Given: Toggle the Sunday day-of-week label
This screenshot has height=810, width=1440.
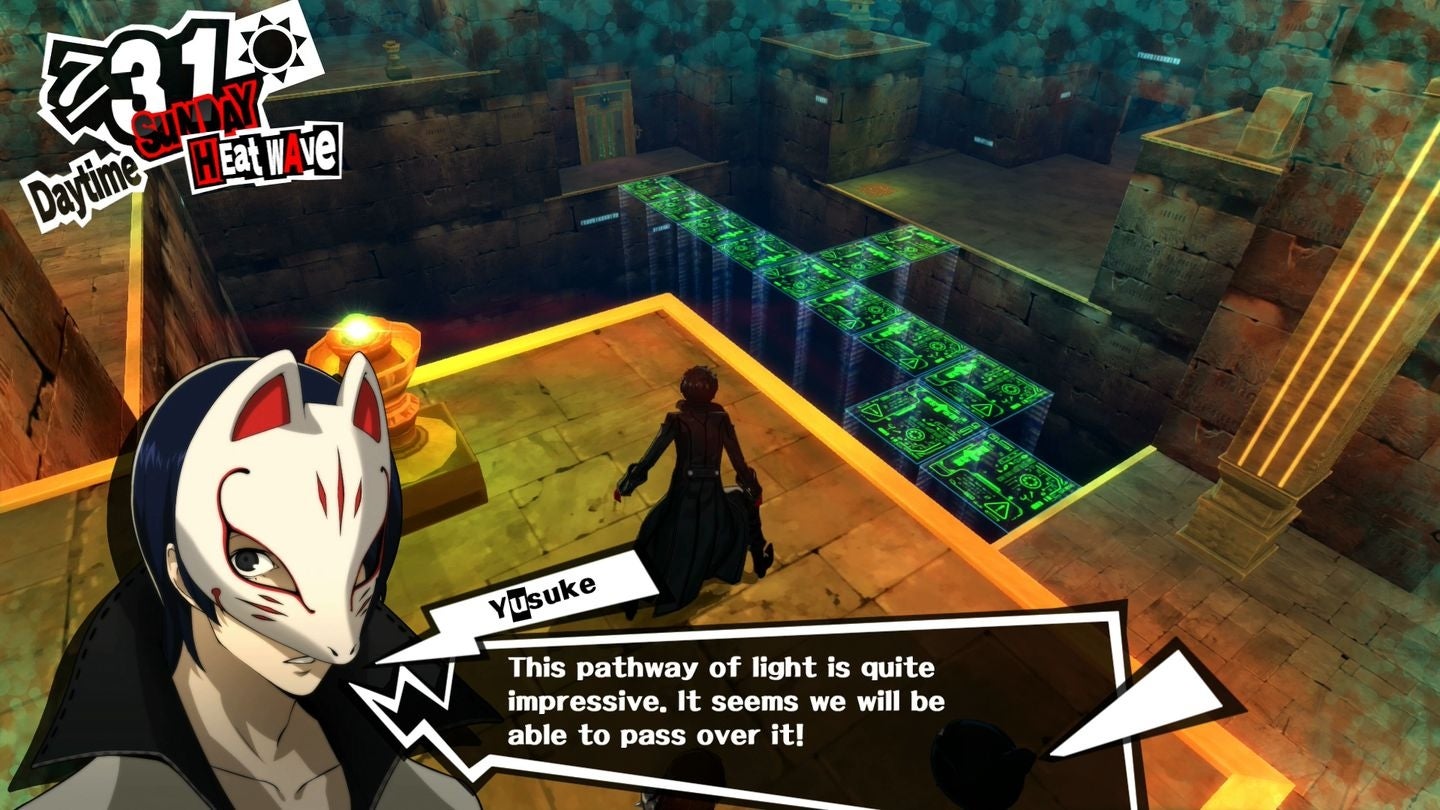Looking at the screenshot, I should point(193,118).
